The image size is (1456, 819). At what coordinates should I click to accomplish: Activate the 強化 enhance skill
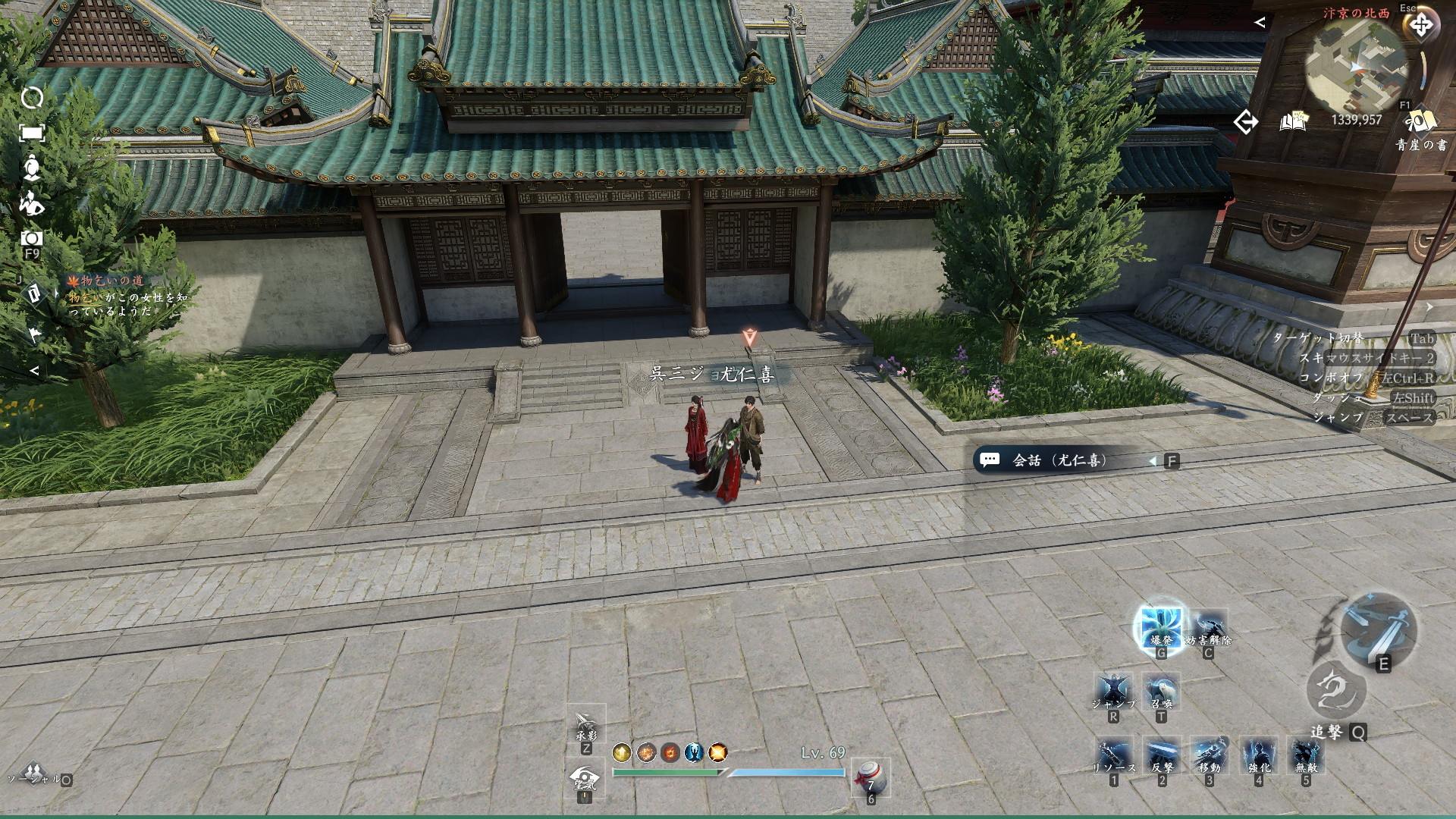point(1258,756)
